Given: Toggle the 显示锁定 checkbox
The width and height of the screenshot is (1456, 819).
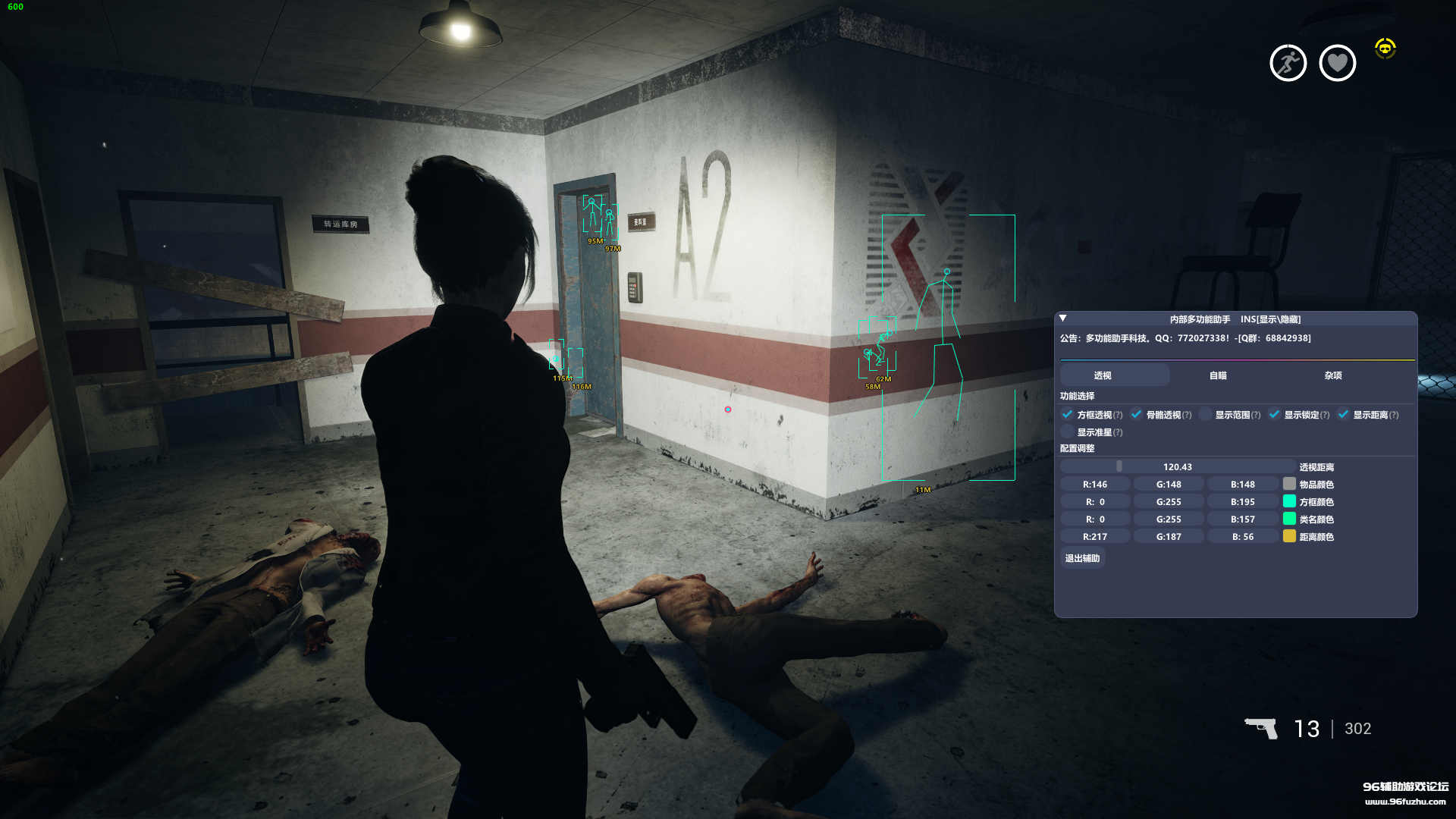Looking at the screenshot, I should coord(1275,415).
